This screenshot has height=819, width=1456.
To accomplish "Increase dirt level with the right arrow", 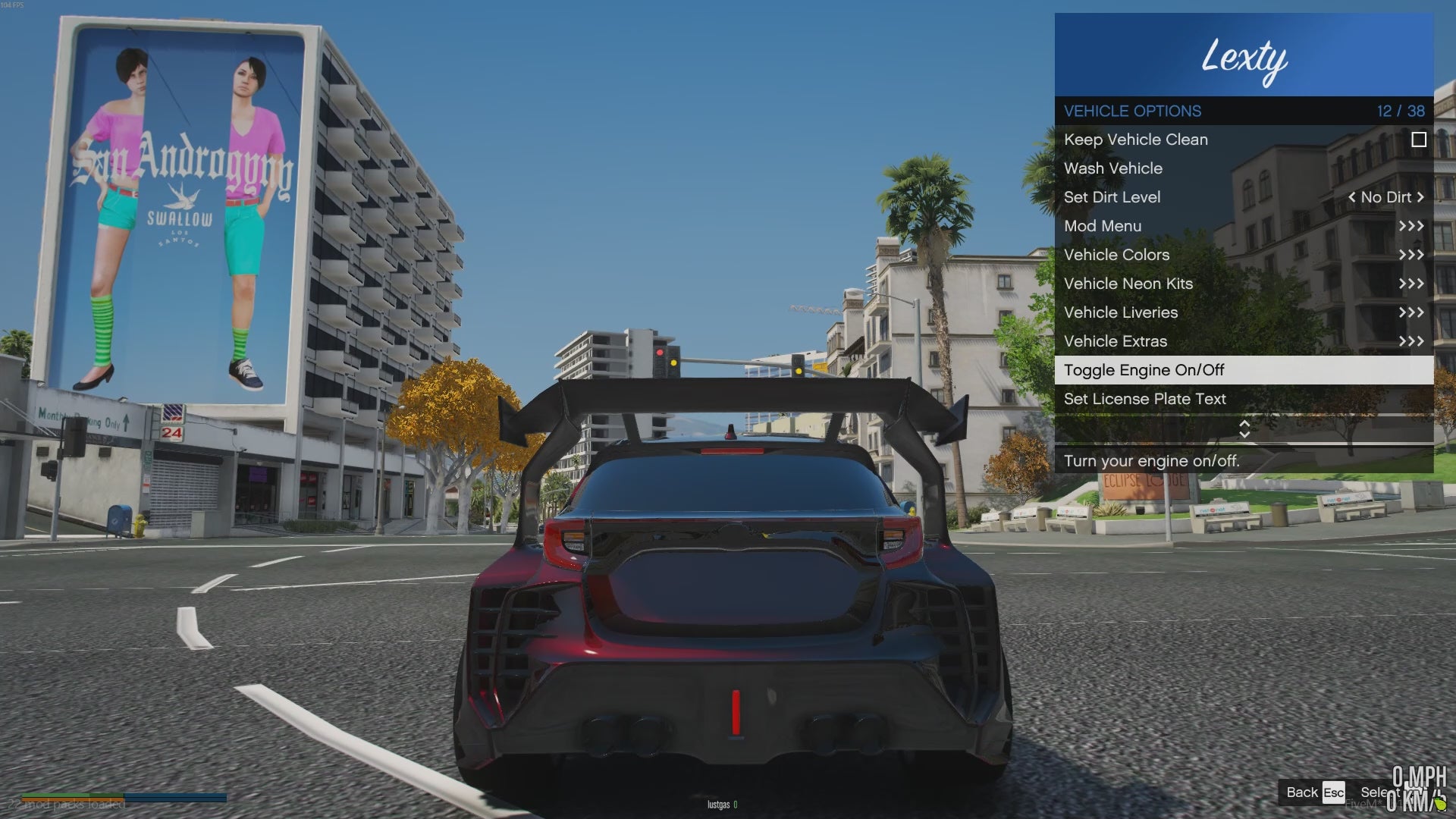I will pos(1420,197).
